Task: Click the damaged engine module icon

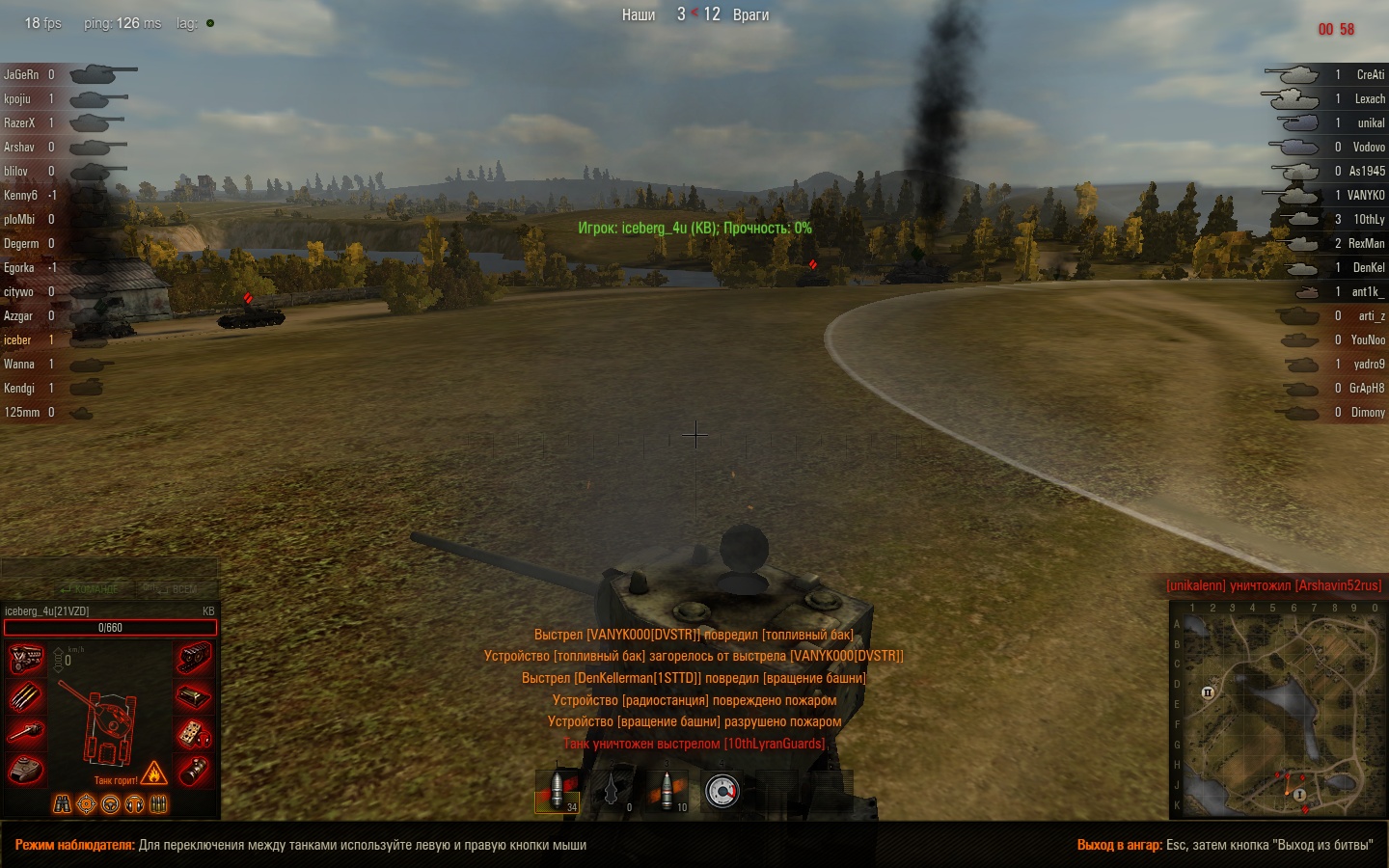Action: (26, 659)
